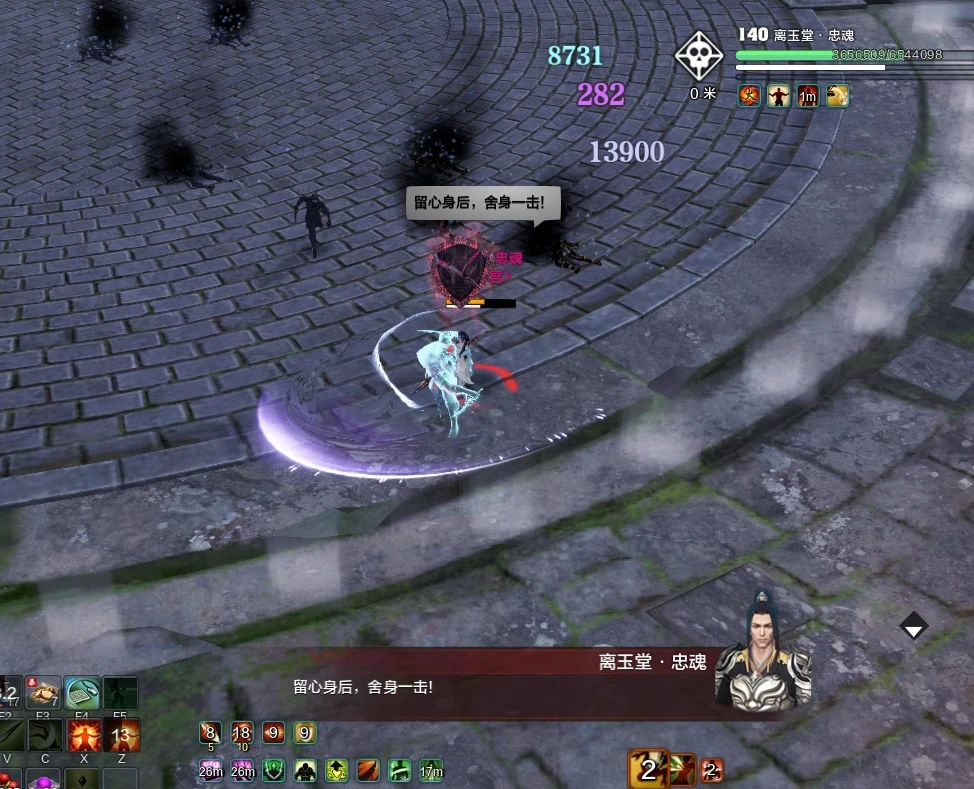The image size is (974, 789).
Task: Select the fire debuff icon under boss health
Action: coord(749,95)
